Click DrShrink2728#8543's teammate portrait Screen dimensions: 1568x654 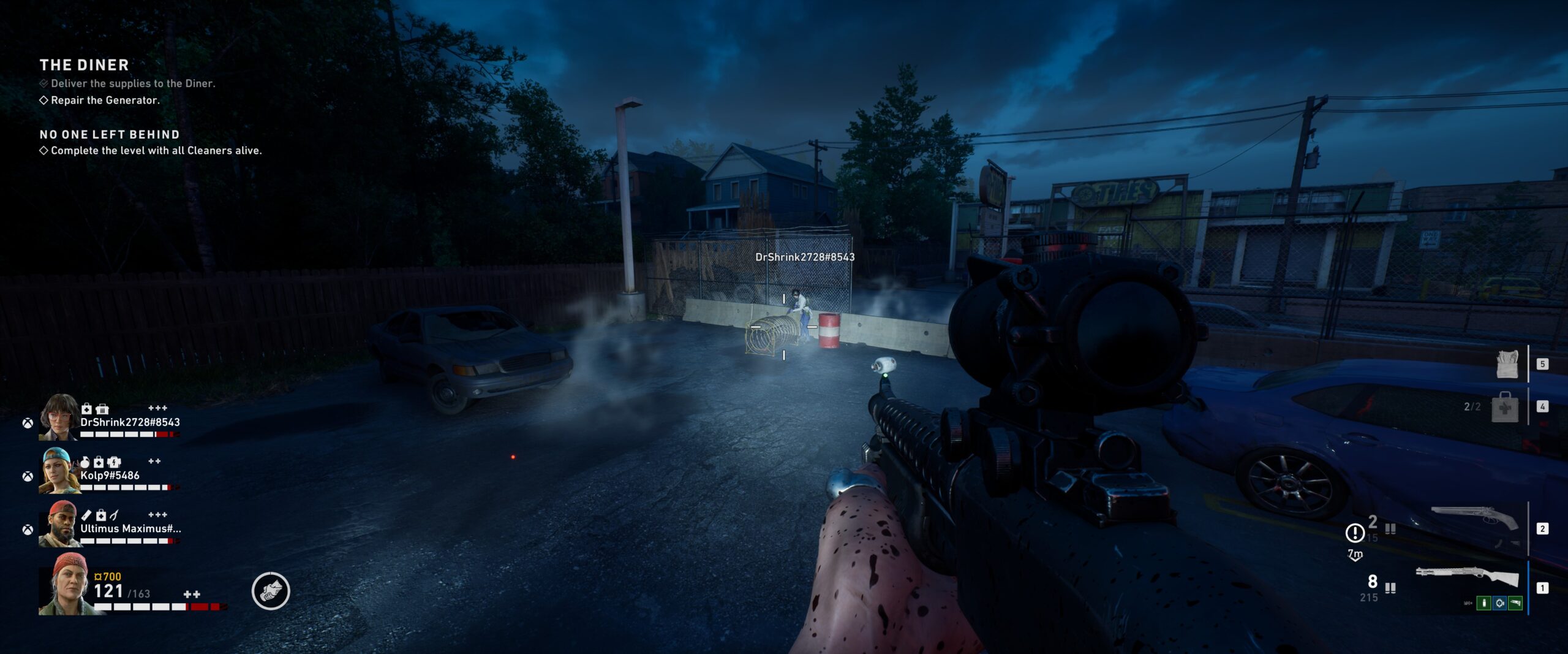click(x=58, y=417)
